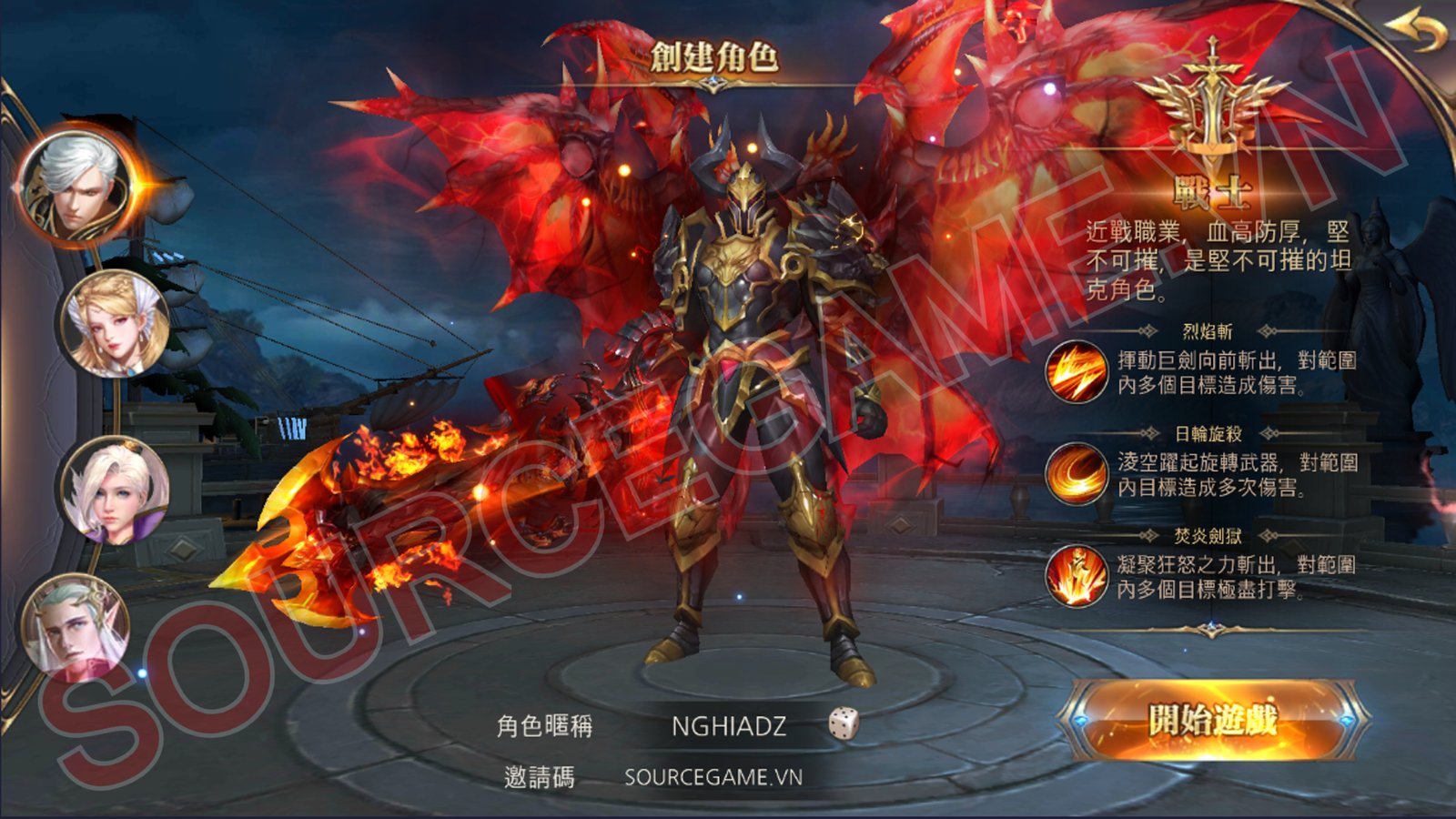Randomize character name with the dice
Screen dimensions: 1456x819
pyautogui.click(x=844, y=724)
